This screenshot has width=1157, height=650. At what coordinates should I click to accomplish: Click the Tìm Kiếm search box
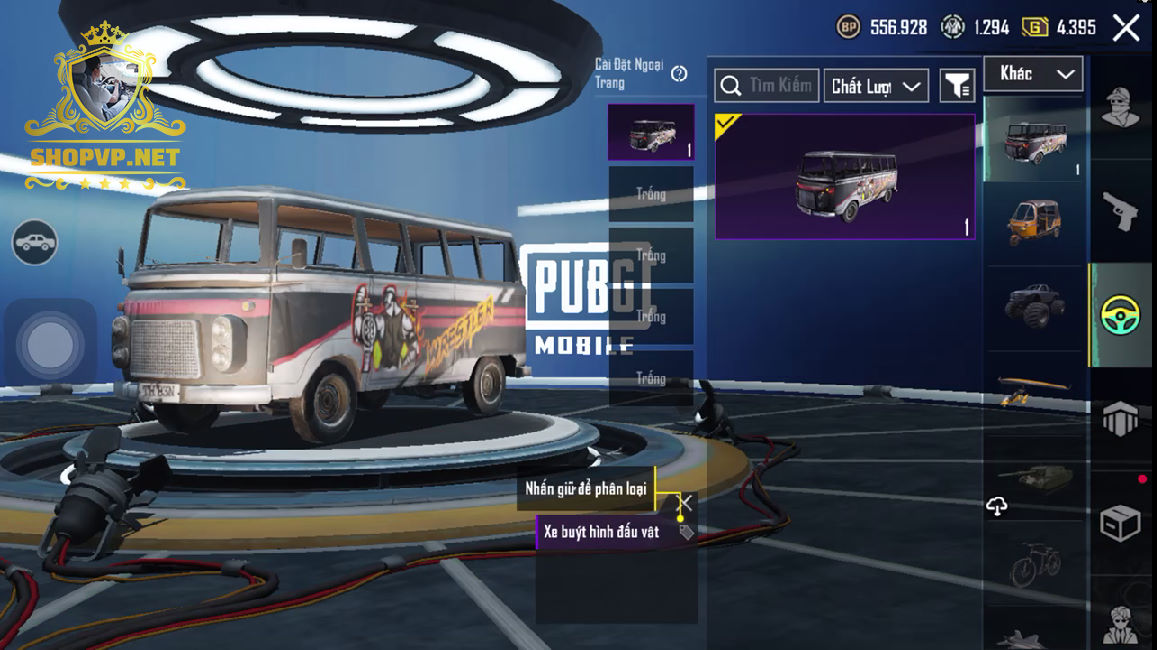coord(767,86)
